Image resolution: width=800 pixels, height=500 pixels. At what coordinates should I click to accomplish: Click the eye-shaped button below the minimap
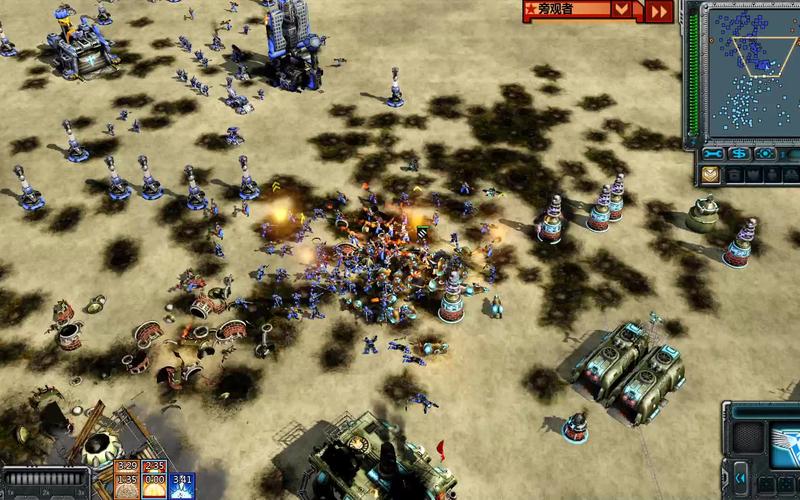tap(767, 154)
